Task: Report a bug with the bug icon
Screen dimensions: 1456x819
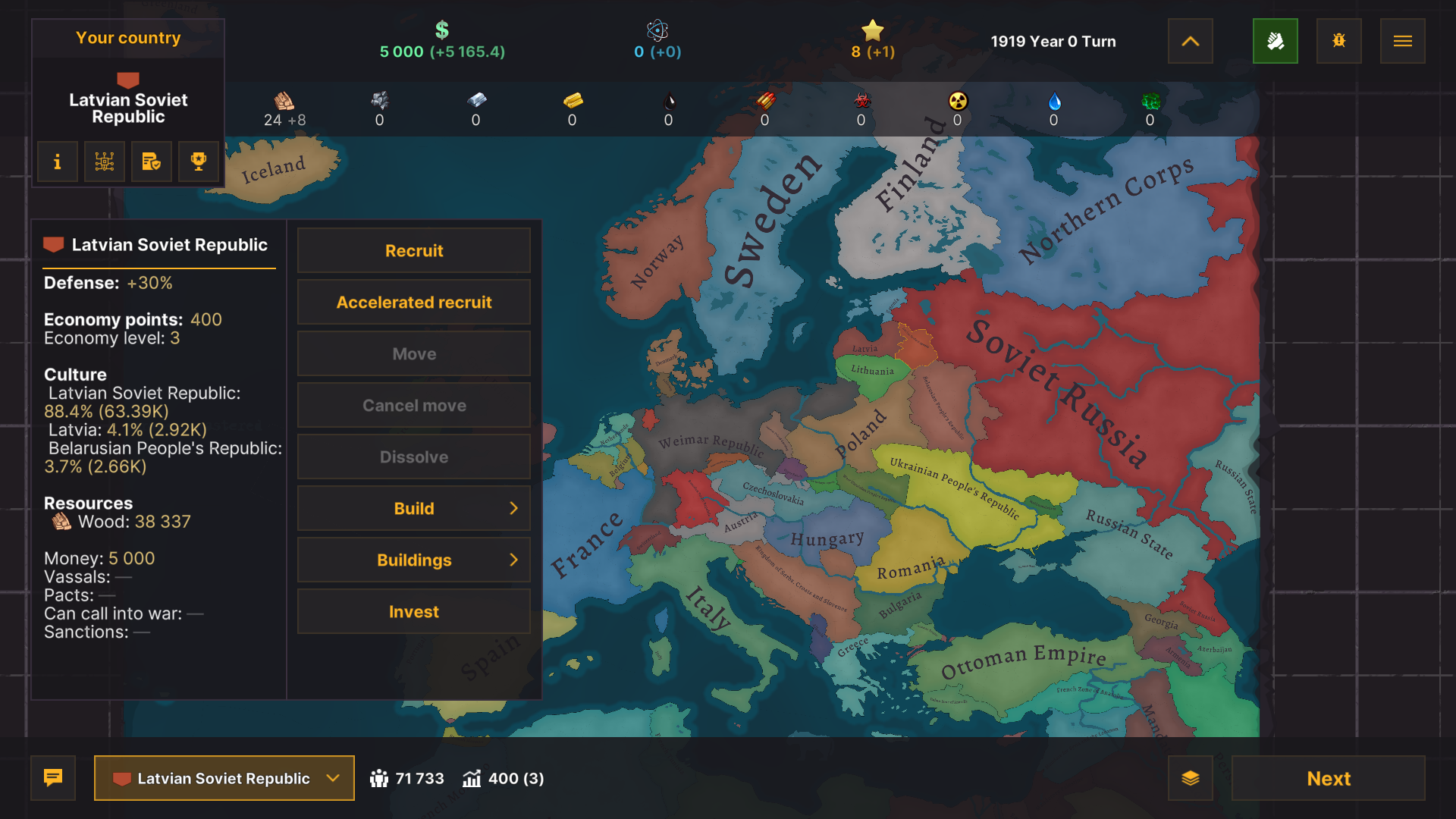Action: coord(1338,41)
